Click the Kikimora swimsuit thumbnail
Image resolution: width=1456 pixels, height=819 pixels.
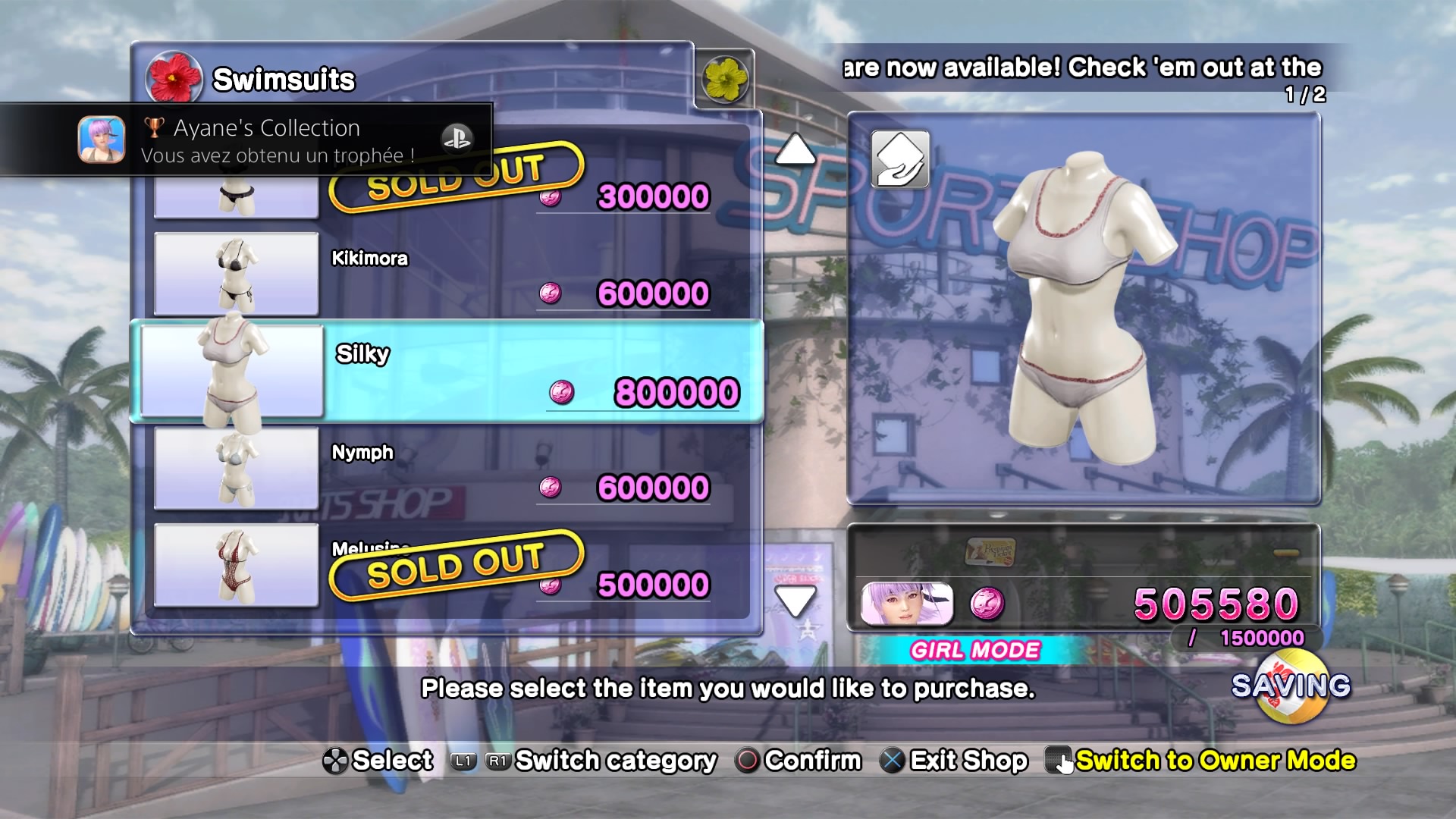point(236,275)
